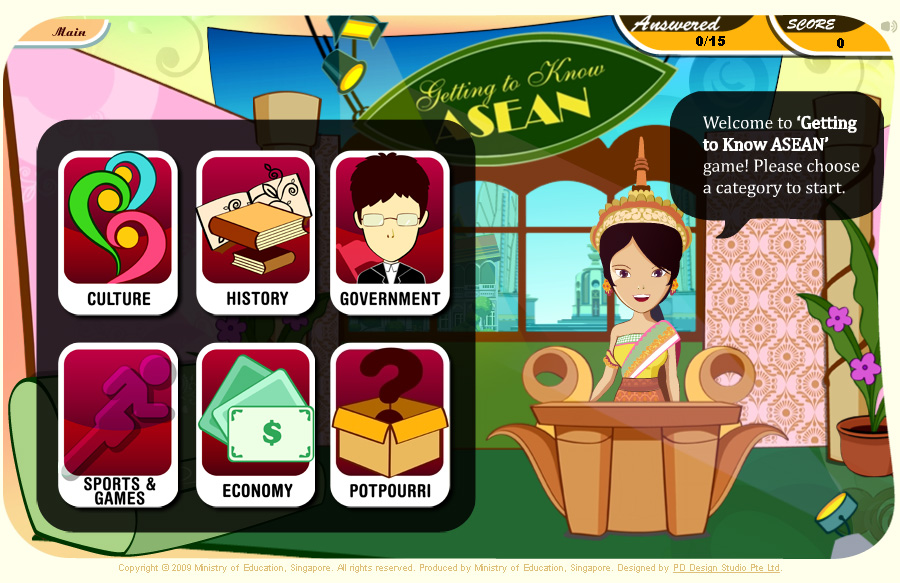This screenshot has height=583, width=900.
Task: Choose the Economy category tile
Action: coord(256,425)
